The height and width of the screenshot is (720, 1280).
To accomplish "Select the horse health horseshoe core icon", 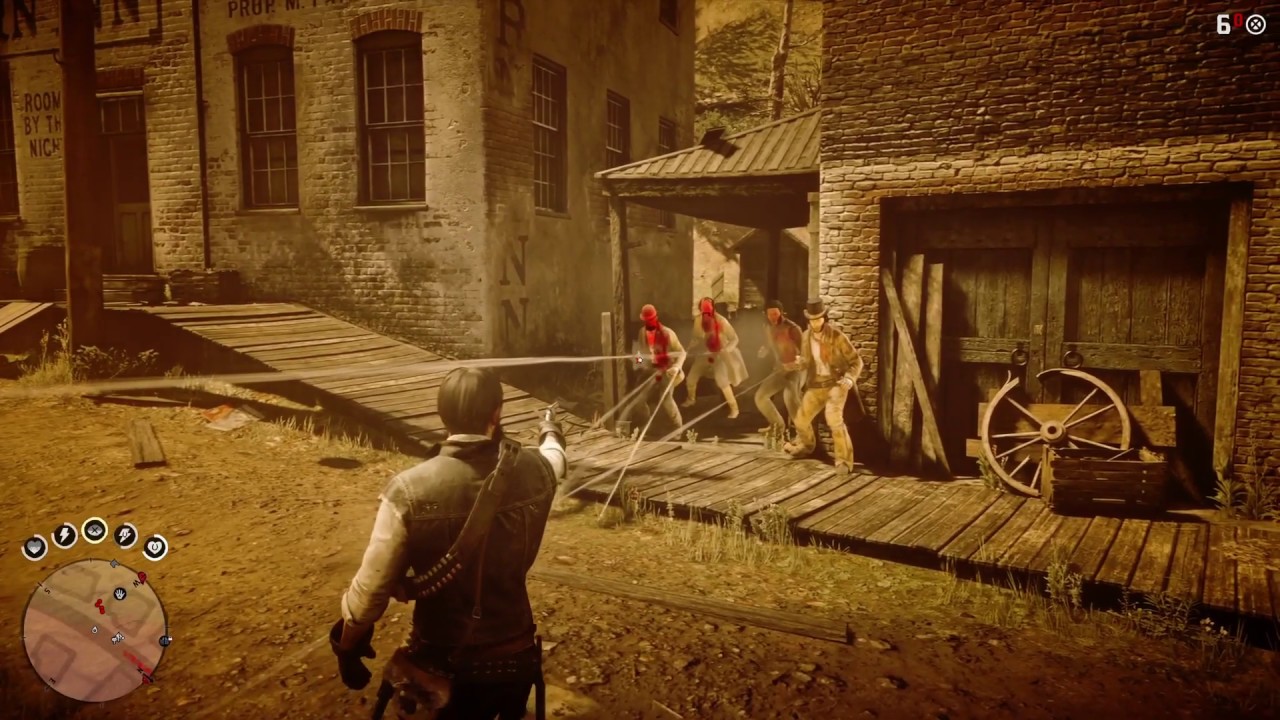I will coord(156,546).
